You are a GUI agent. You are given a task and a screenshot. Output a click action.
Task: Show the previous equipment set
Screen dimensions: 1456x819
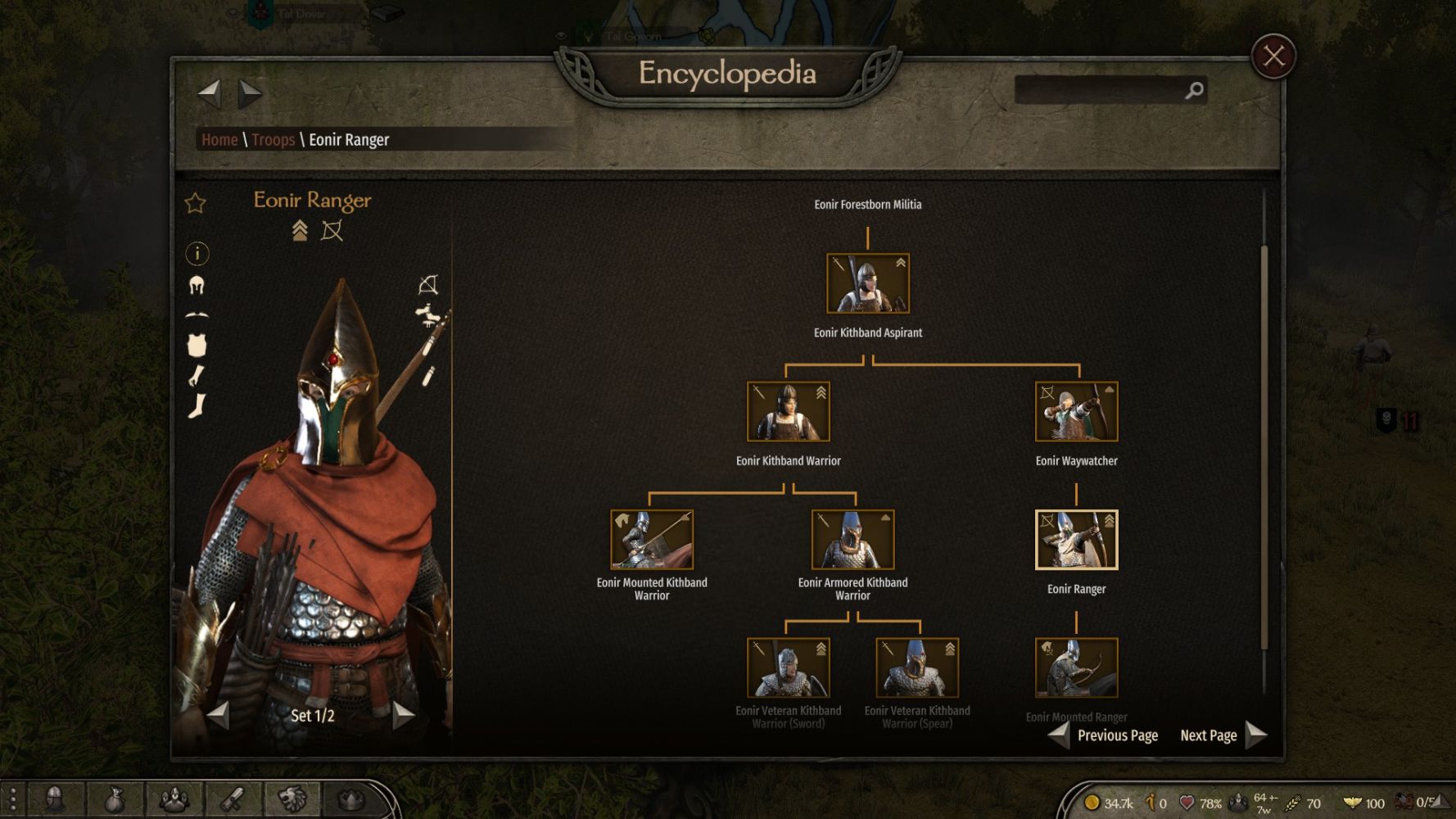(x=219, y=715)
